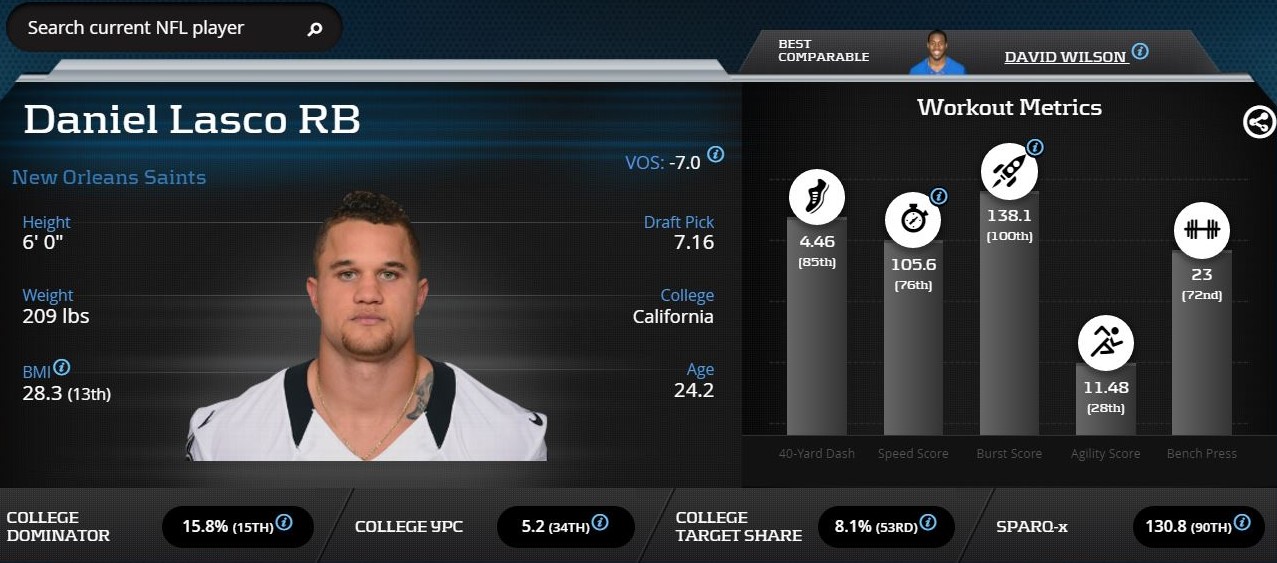Show the SPARQ-x info icon
The image size is (1277, 563).
coord(1242,522)
